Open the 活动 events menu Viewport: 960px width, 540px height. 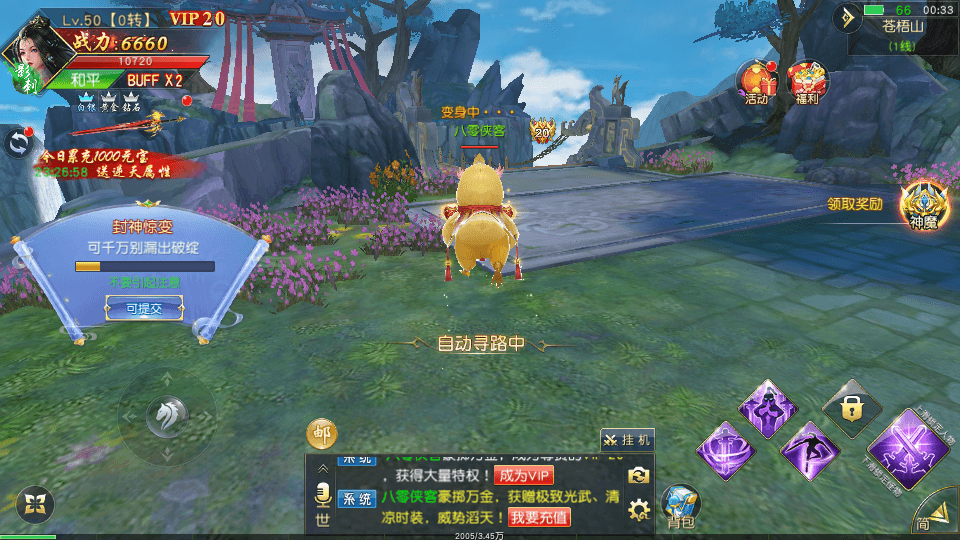[x=756, y=82]
